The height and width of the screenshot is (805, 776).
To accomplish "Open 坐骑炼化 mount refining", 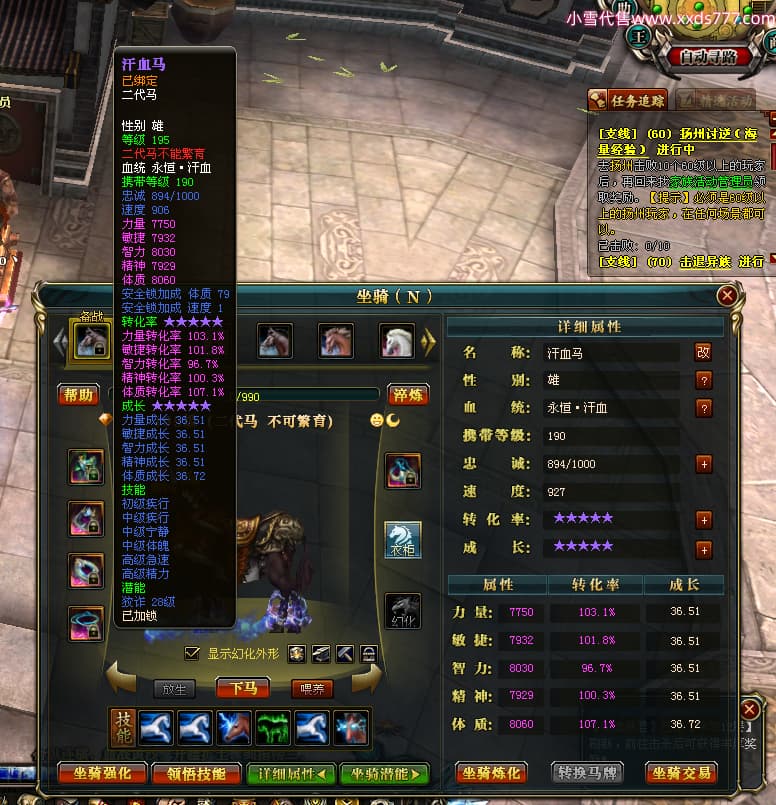I will tap(491, 773).
